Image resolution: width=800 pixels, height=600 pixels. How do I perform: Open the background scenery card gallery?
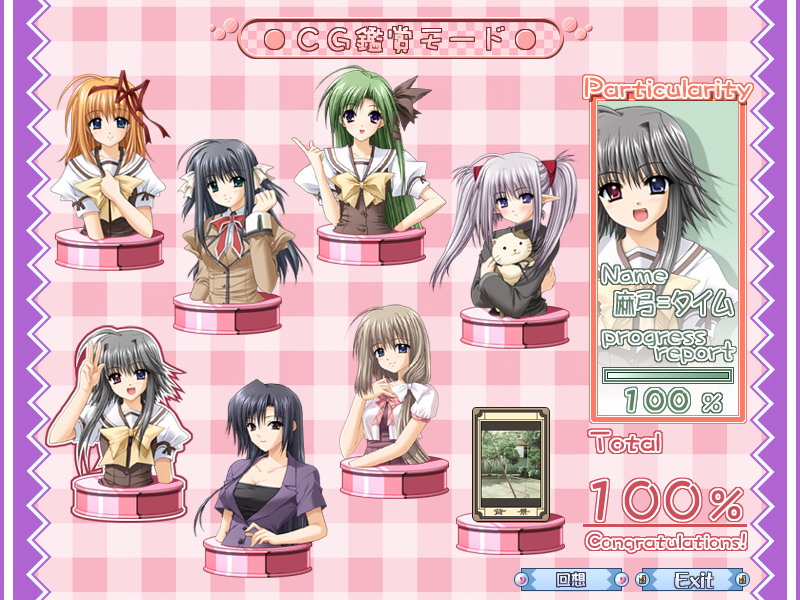pos(510,465)
